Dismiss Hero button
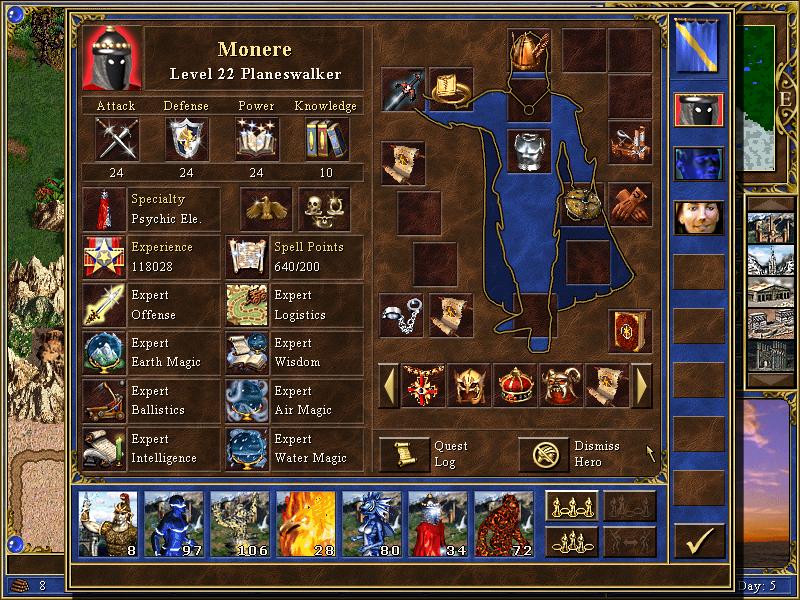 tap(544, 454)
